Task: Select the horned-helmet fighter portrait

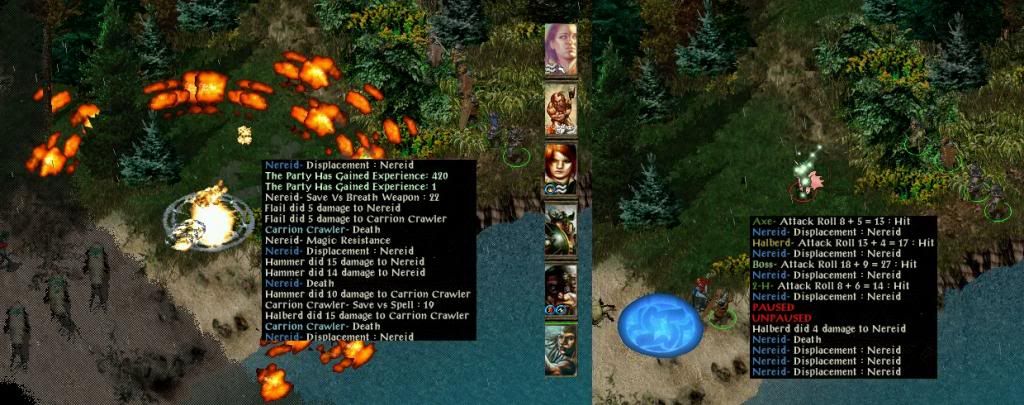Action: pyautogui.click(x=561, y=230)
